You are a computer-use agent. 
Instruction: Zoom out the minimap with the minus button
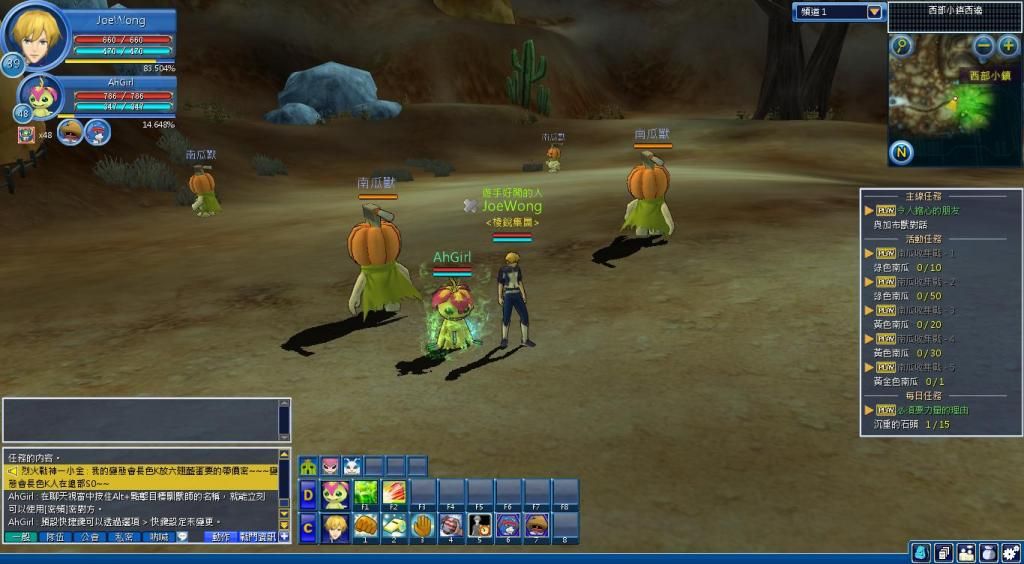click(984, 46)
